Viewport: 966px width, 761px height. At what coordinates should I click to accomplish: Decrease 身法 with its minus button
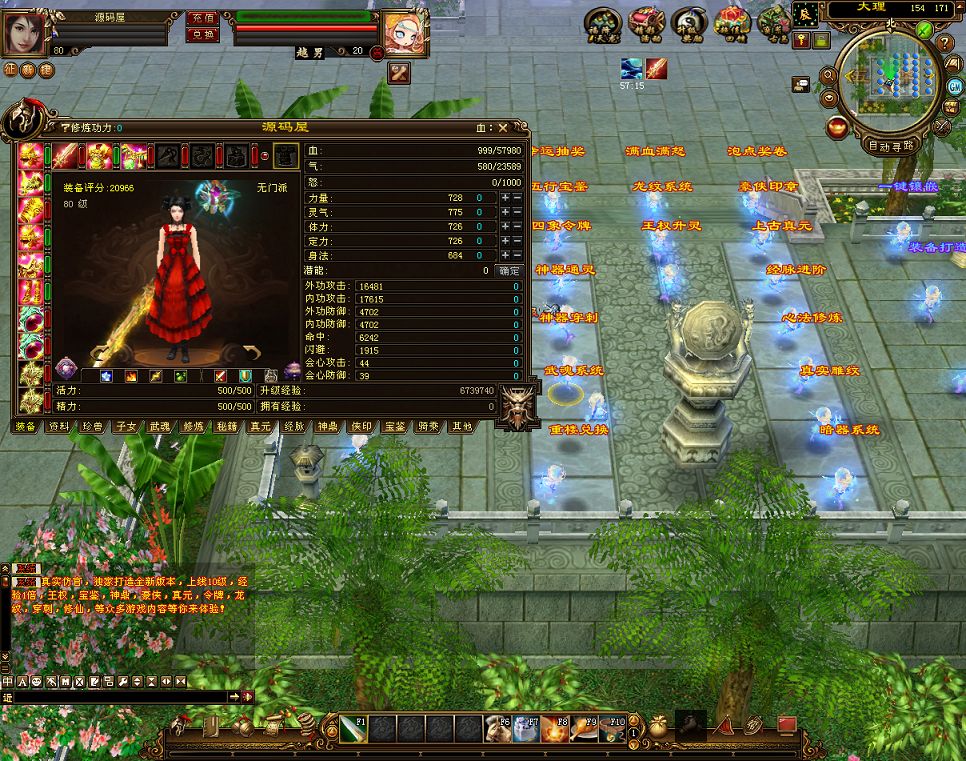coord(517,256)
